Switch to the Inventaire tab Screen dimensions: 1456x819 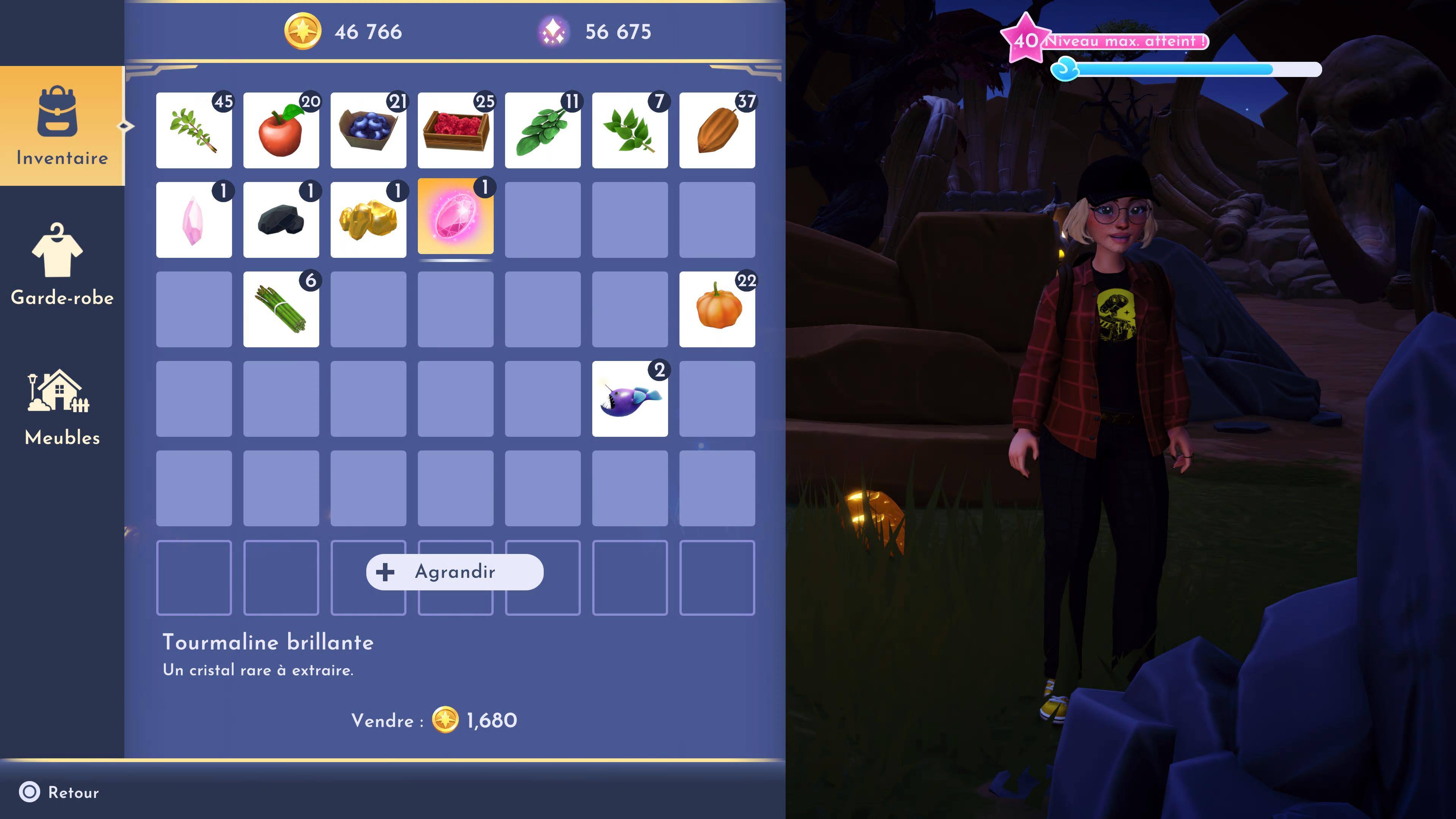tap(61, 126)
